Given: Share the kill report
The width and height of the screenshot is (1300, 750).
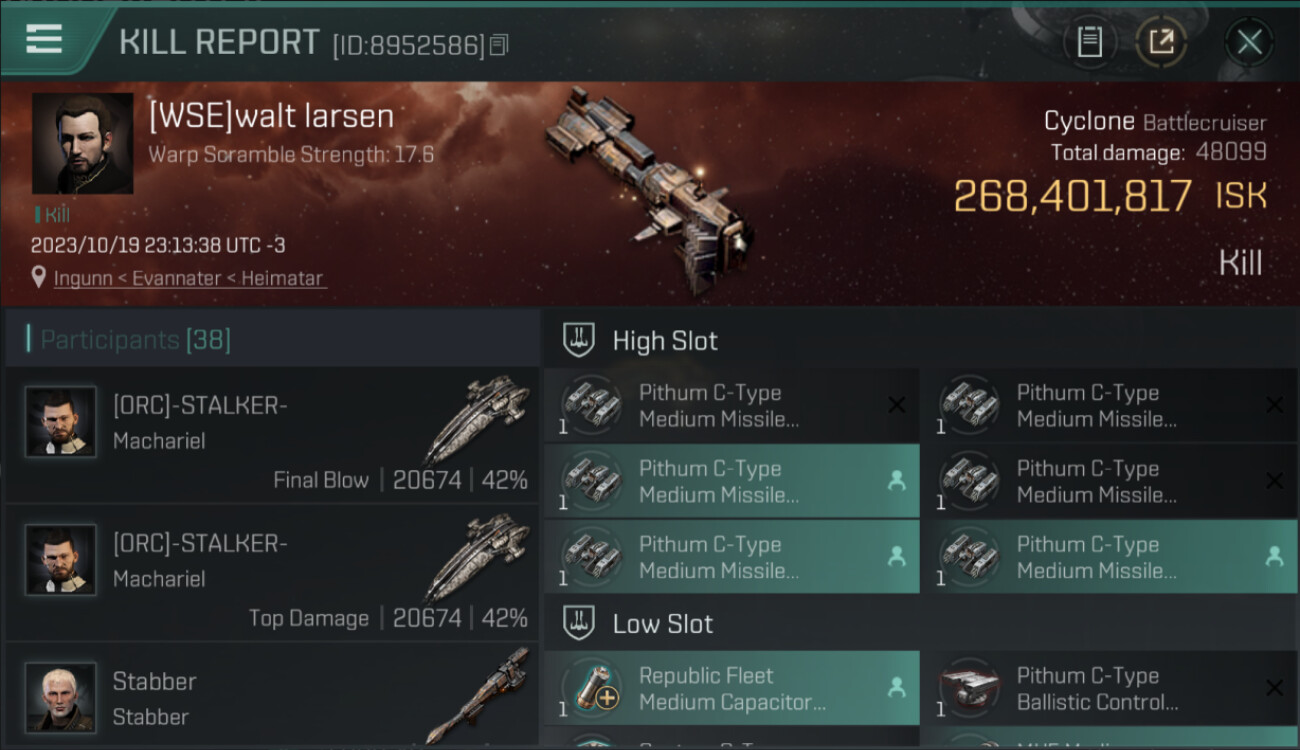Looking at the screenshot, I should pyautogui.click(x=1160, y=42).
